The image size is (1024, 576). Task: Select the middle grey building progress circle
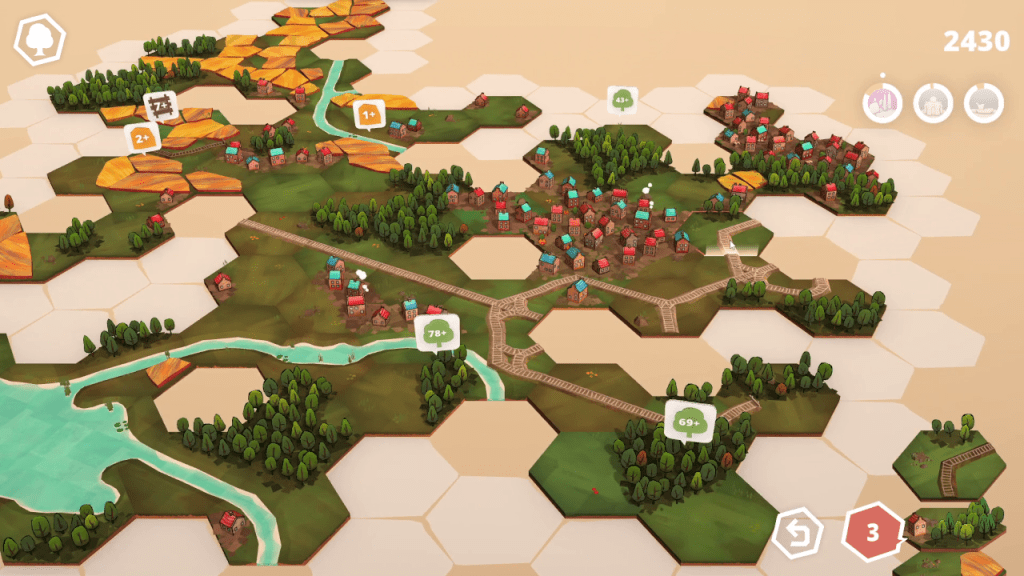pos(933,103)
